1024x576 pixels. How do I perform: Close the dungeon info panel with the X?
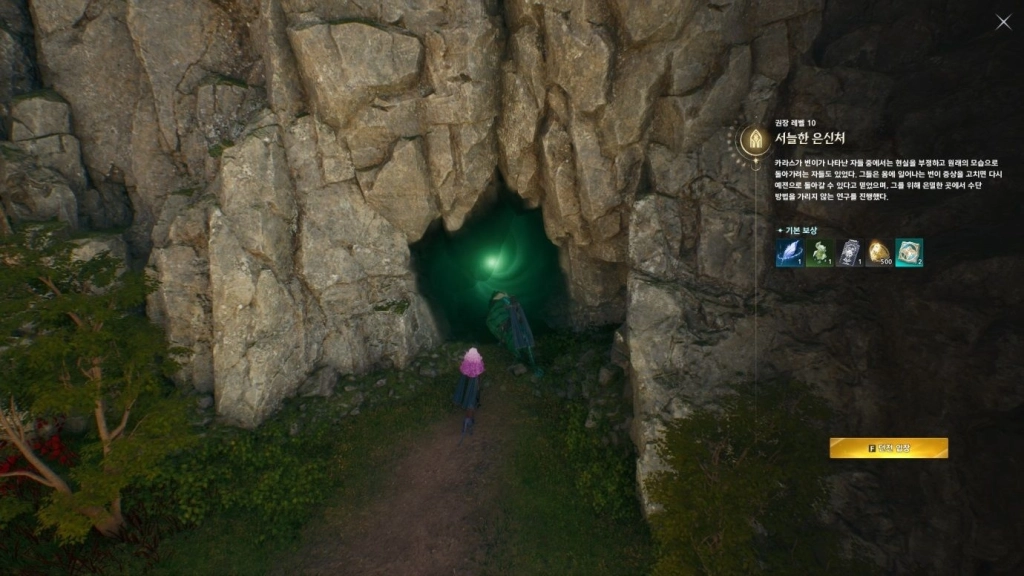click(x=1003, y=22)
